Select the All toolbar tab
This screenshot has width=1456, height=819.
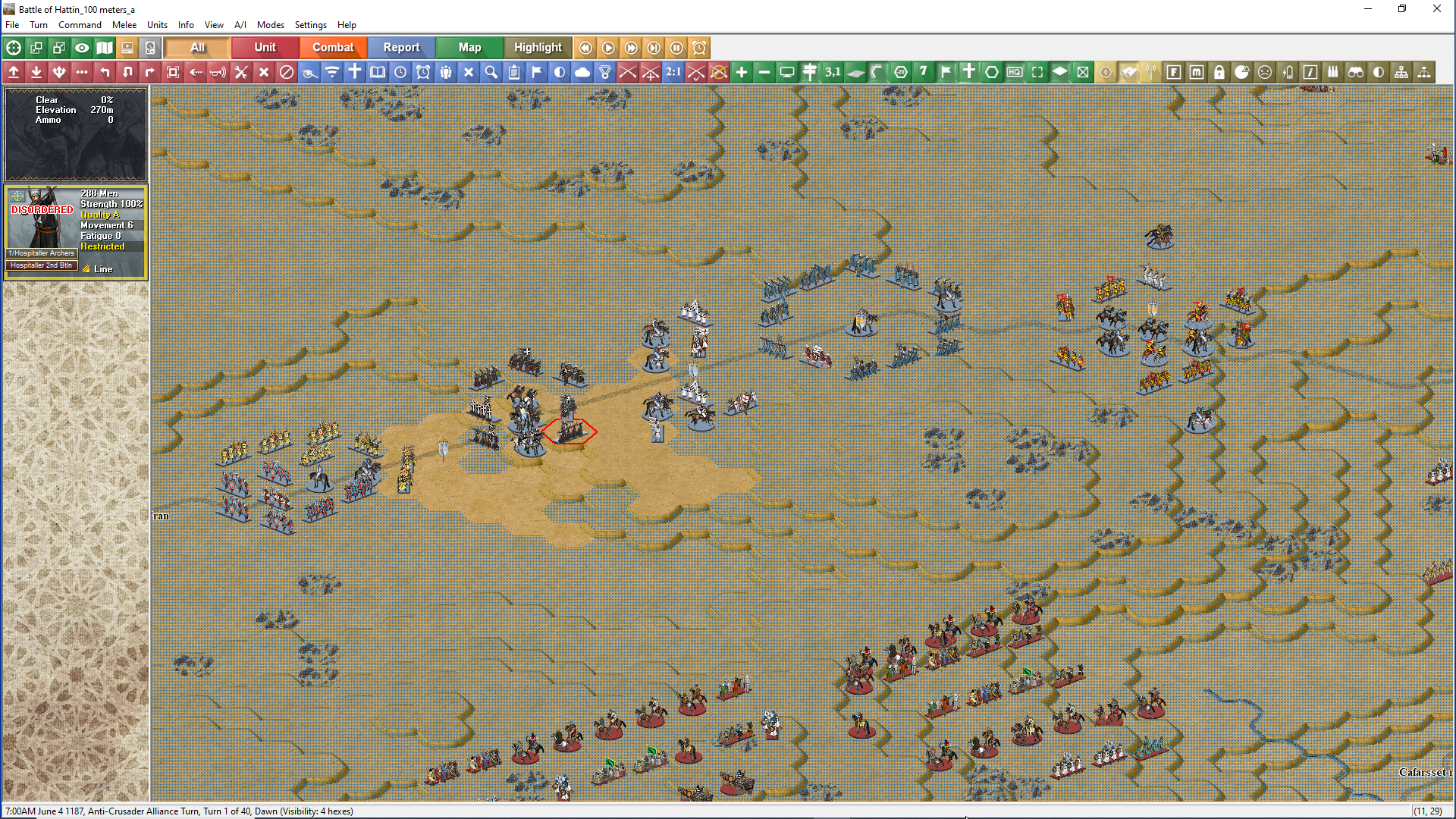(x=197, y=48)
